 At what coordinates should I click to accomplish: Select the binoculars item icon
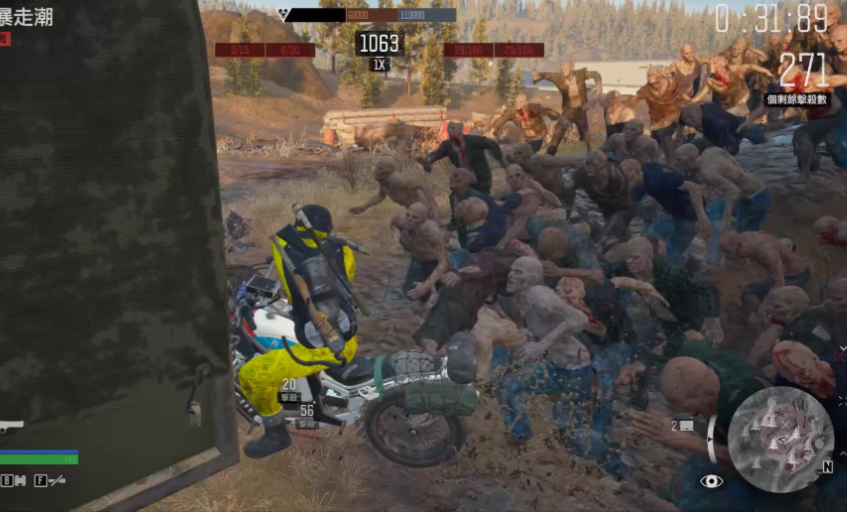click(20, 480)
